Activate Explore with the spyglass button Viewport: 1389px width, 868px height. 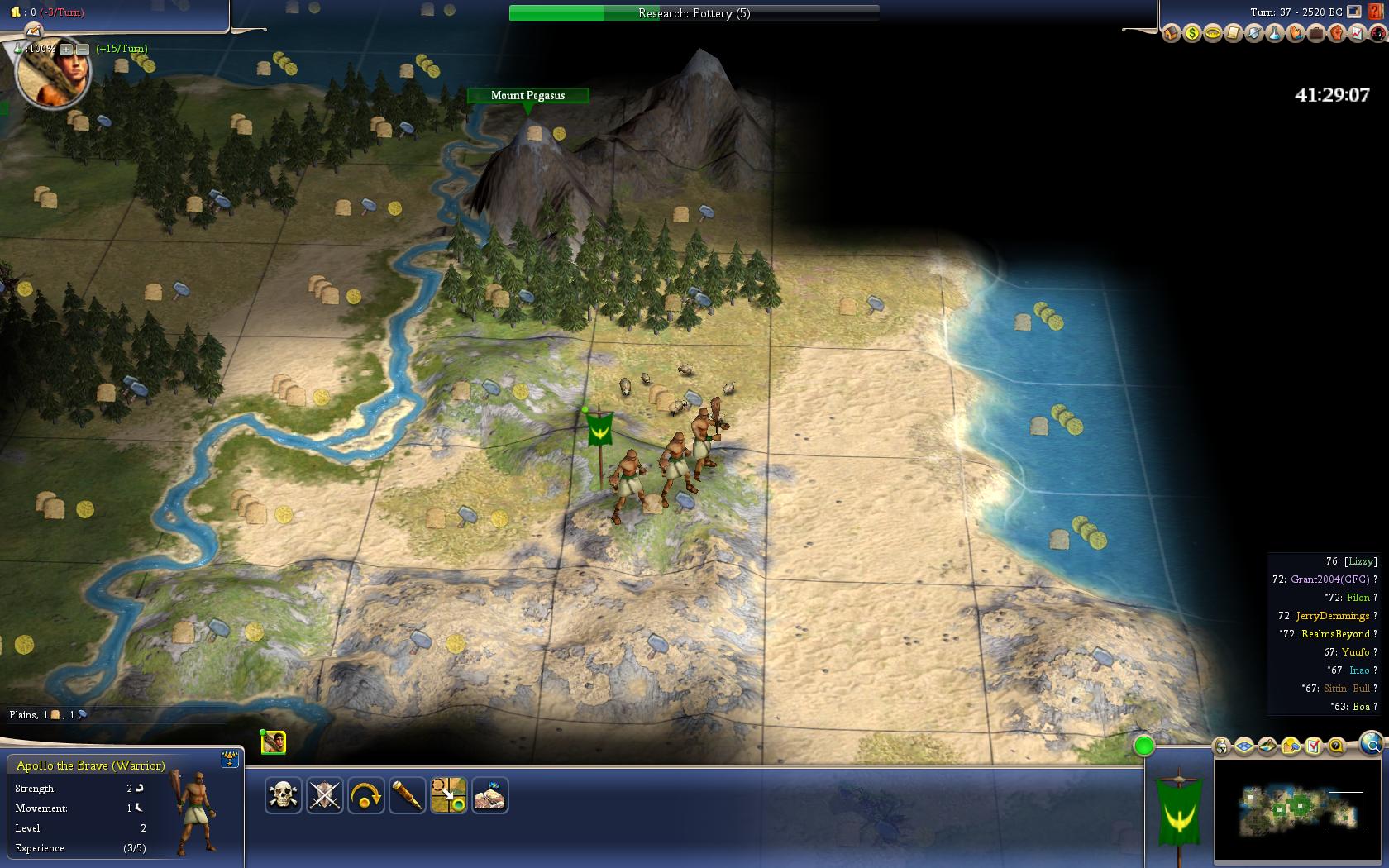pyautogui.click(x=408, y=796)
